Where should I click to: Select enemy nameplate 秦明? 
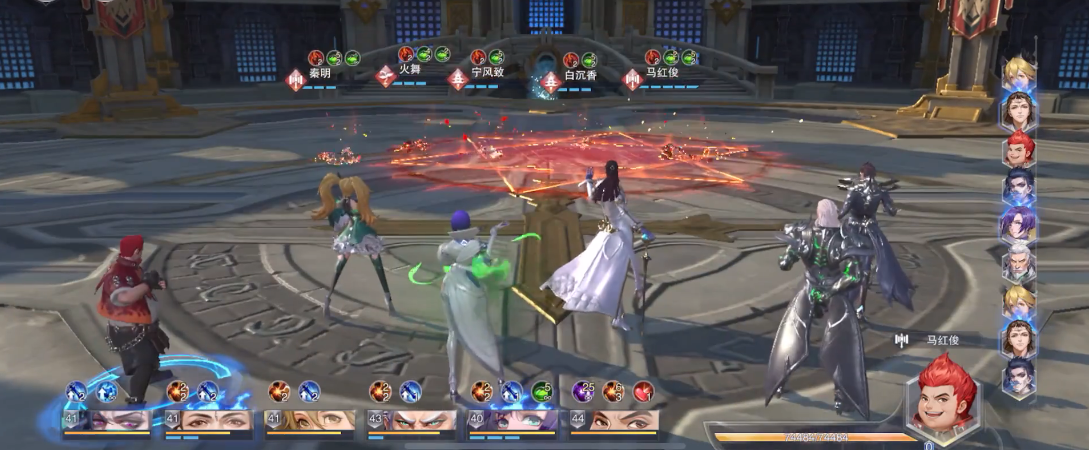(x=318, y=73)
